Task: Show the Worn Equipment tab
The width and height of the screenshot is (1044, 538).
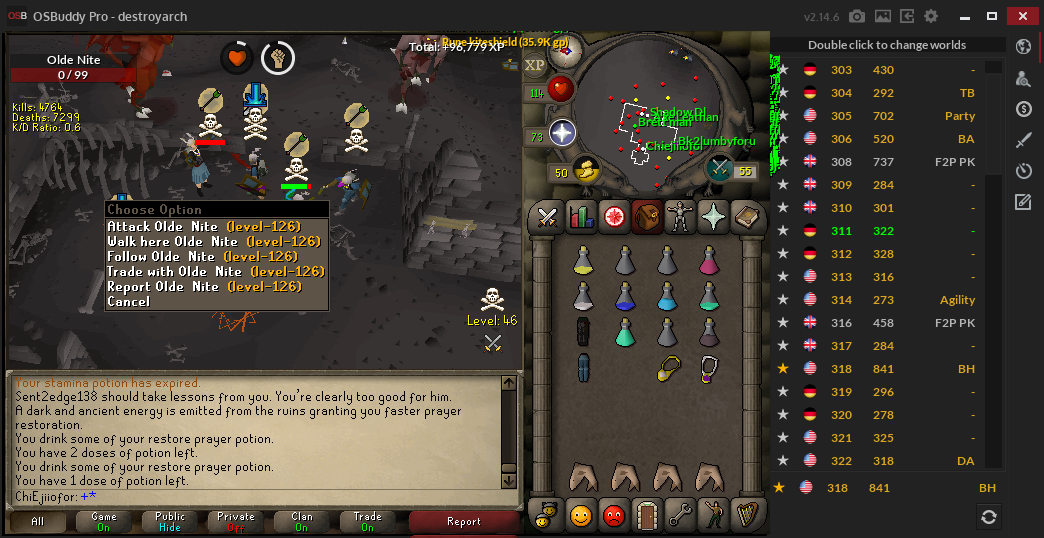Action: tap(681, 216)
